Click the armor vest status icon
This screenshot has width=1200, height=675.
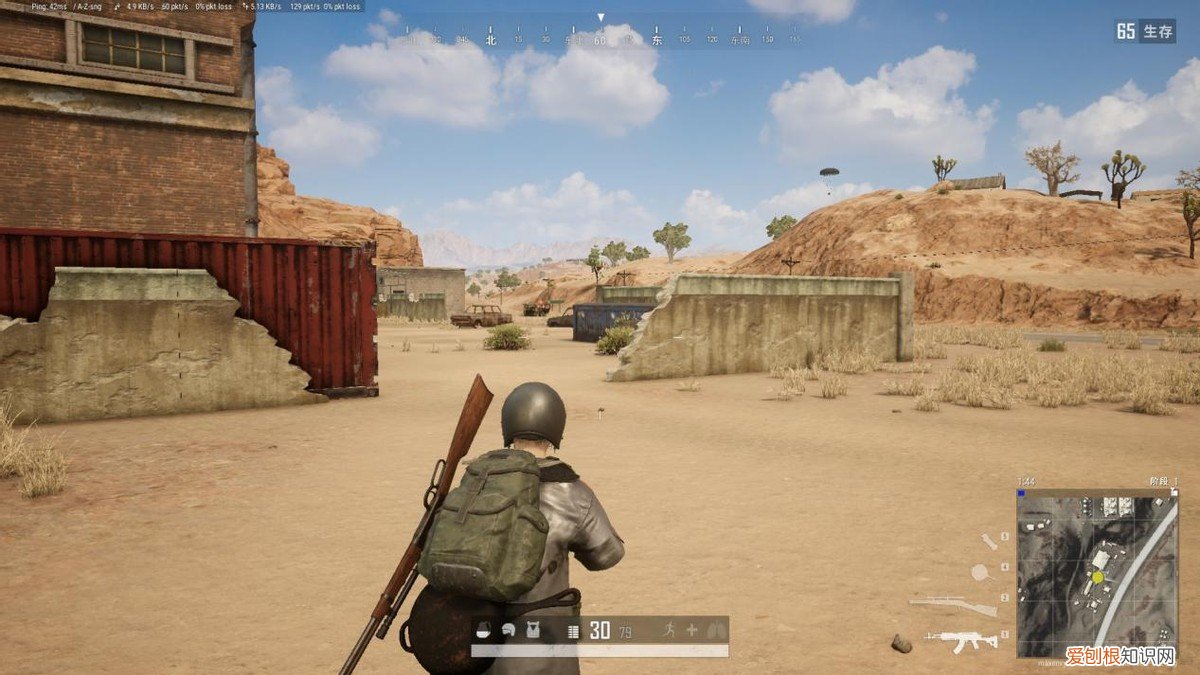click(531, 631)
